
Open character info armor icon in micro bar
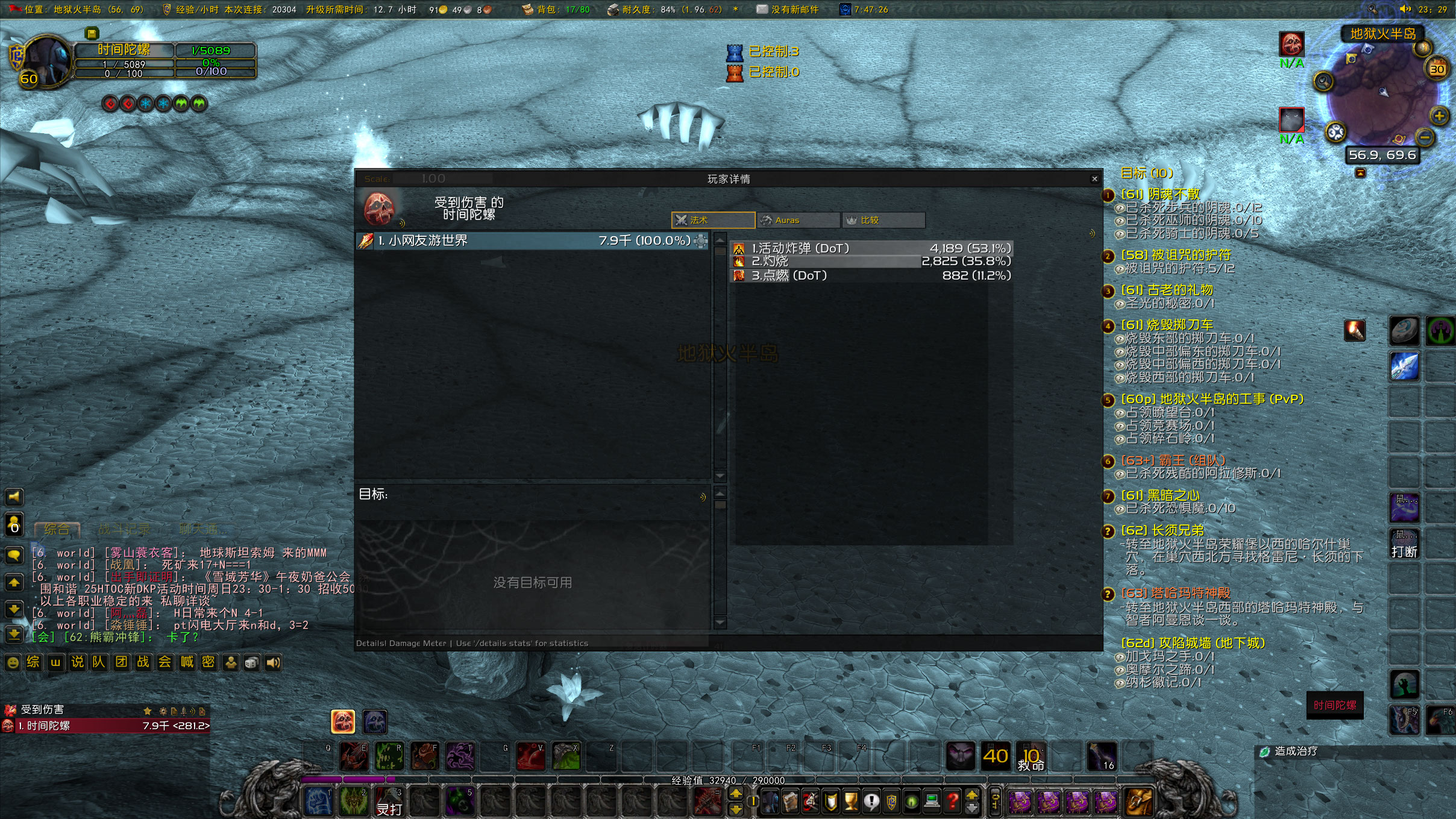(x=770, y=802)
